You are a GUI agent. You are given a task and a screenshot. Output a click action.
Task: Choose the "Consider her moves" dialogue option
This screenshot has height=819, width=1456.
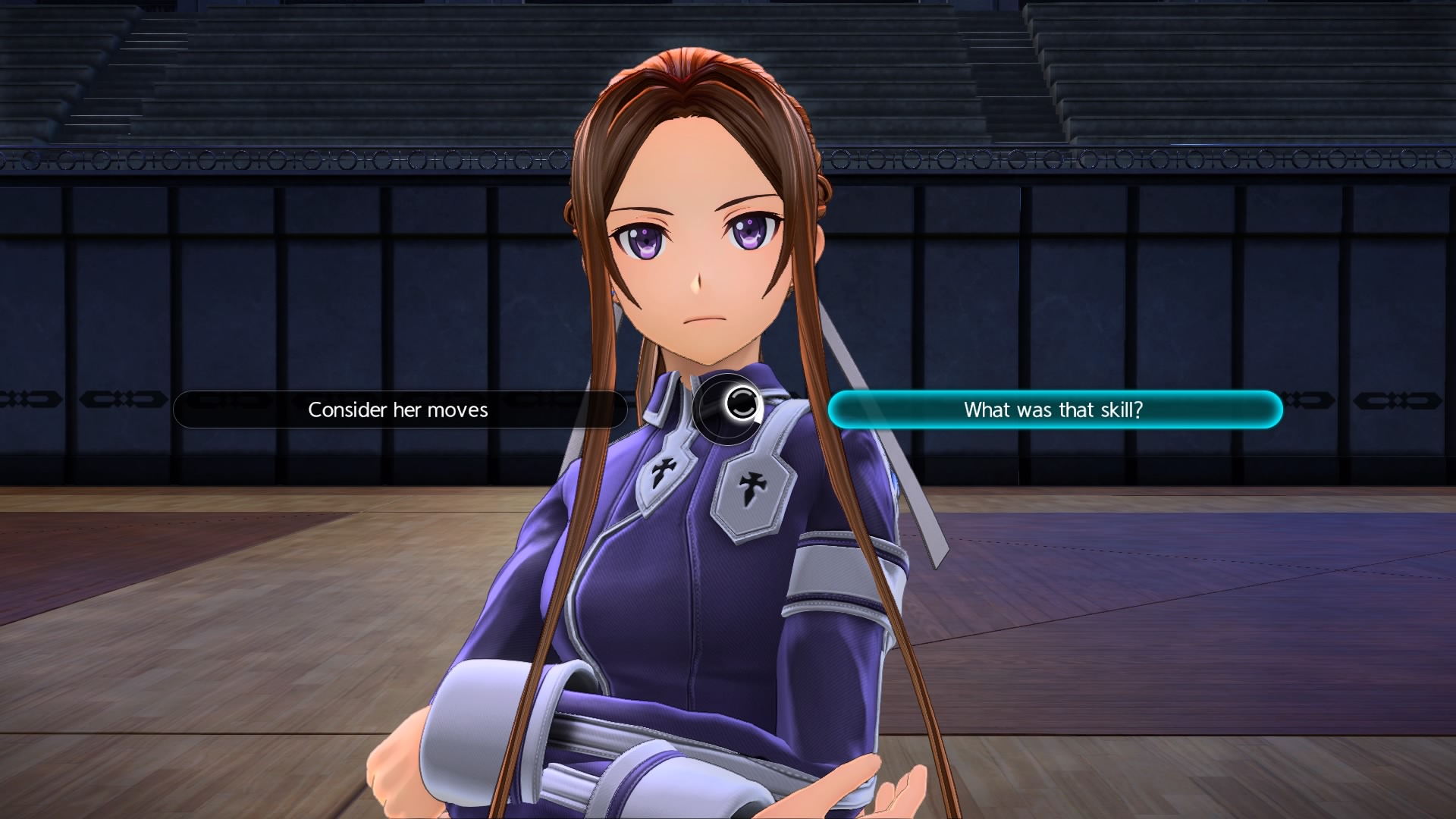click(399, 409)
